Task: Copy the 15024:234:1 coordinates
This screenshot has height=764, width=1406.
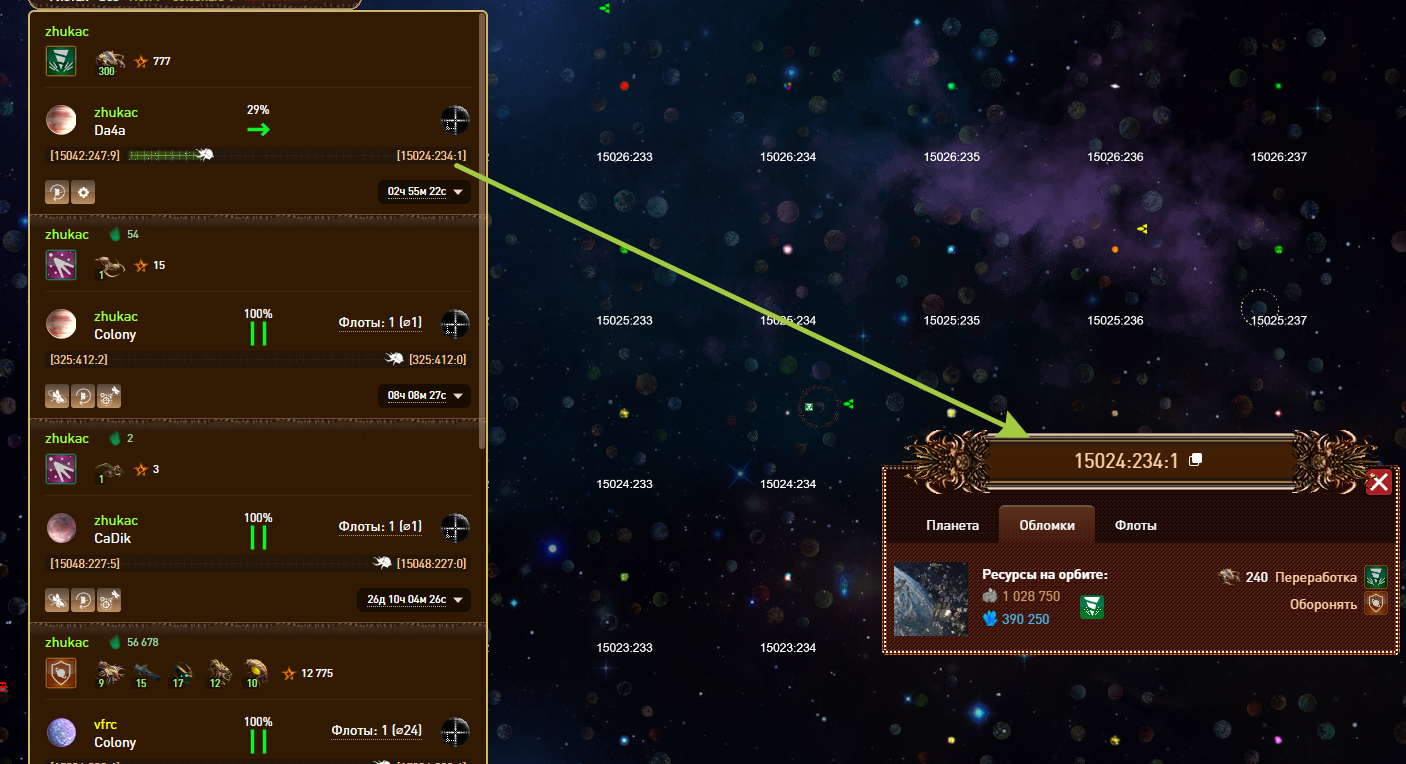Action: 1195,460
